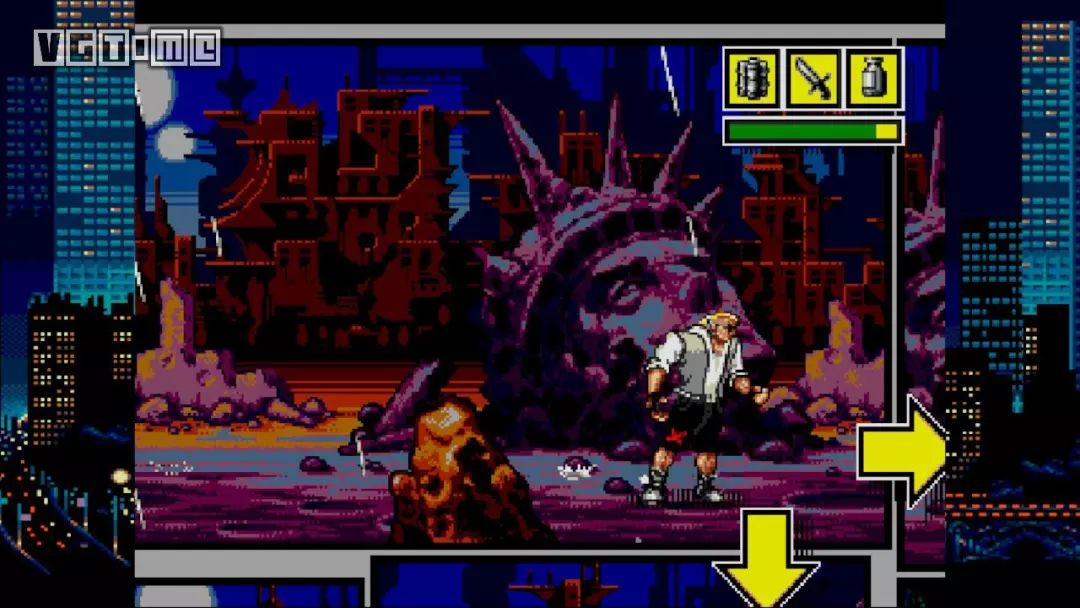Use the knife item slot
The image size is (1080, 608).
[x=813, y=79]
